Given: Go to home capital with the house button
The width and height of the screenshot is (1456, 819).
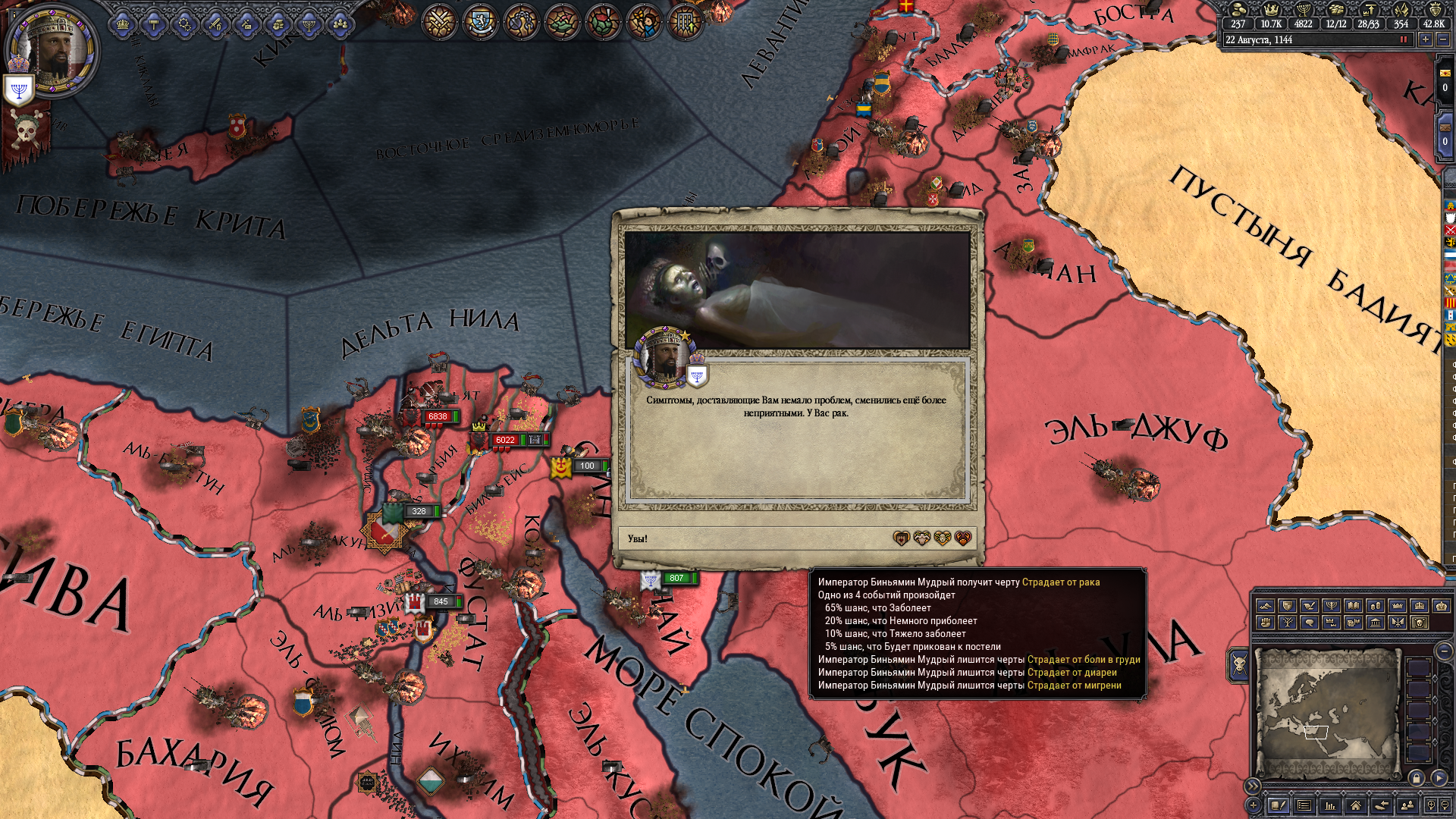Looking at the screenshot, I should [1355, 805].
